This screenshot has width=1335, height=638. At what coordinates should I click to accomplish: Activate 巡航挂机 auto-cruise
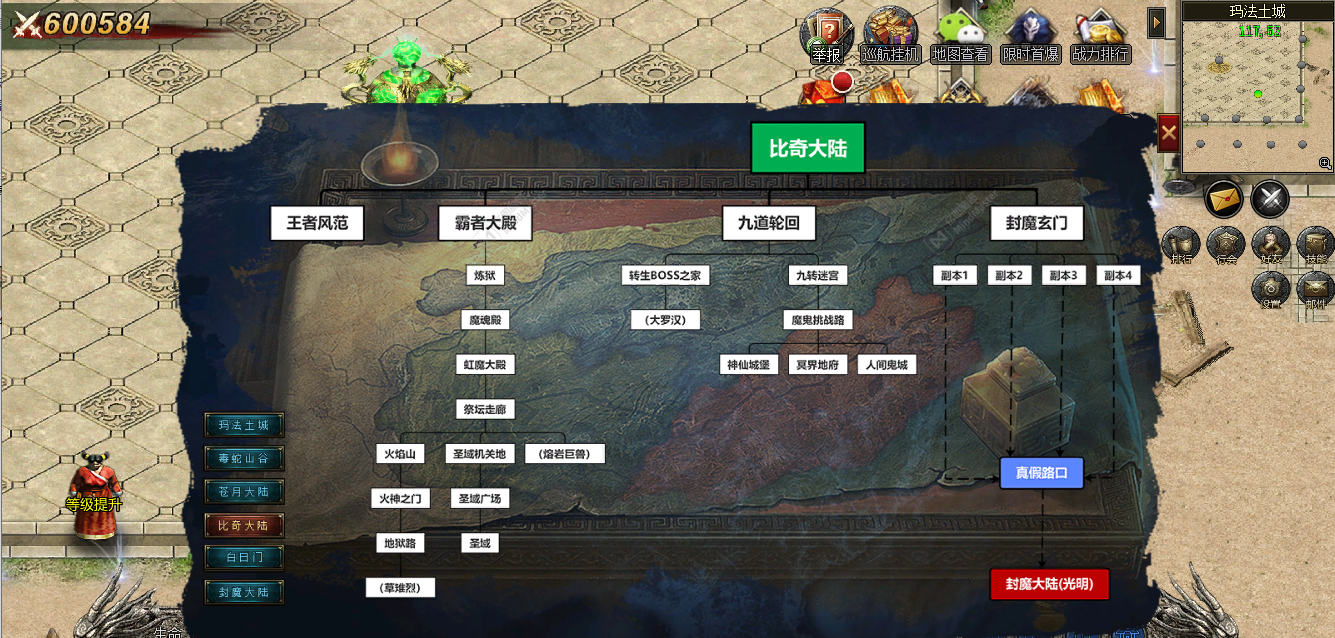pyautogui.click(x=890, y=38)
